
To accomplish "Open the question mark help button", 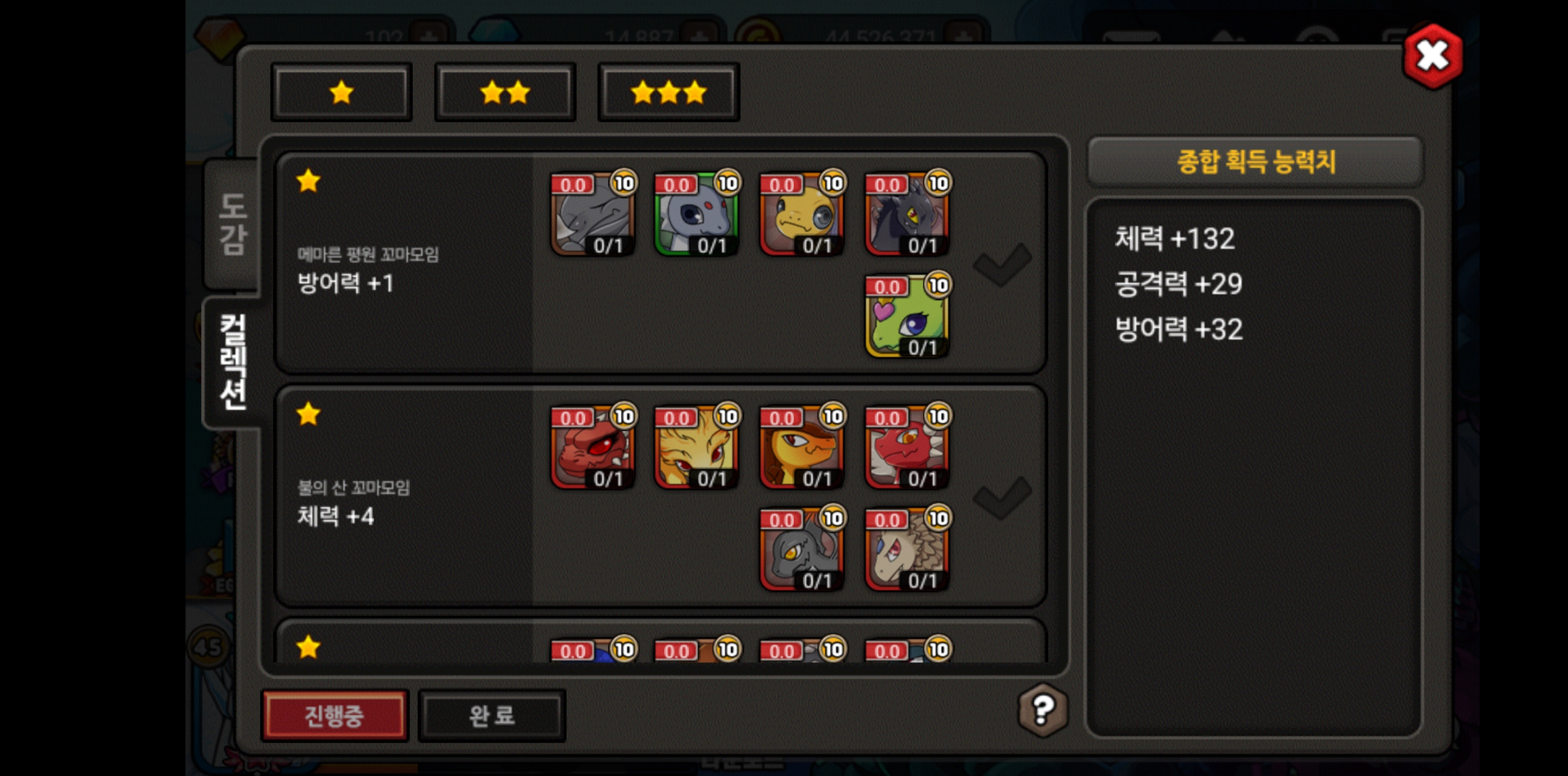I will [1043, 709].
